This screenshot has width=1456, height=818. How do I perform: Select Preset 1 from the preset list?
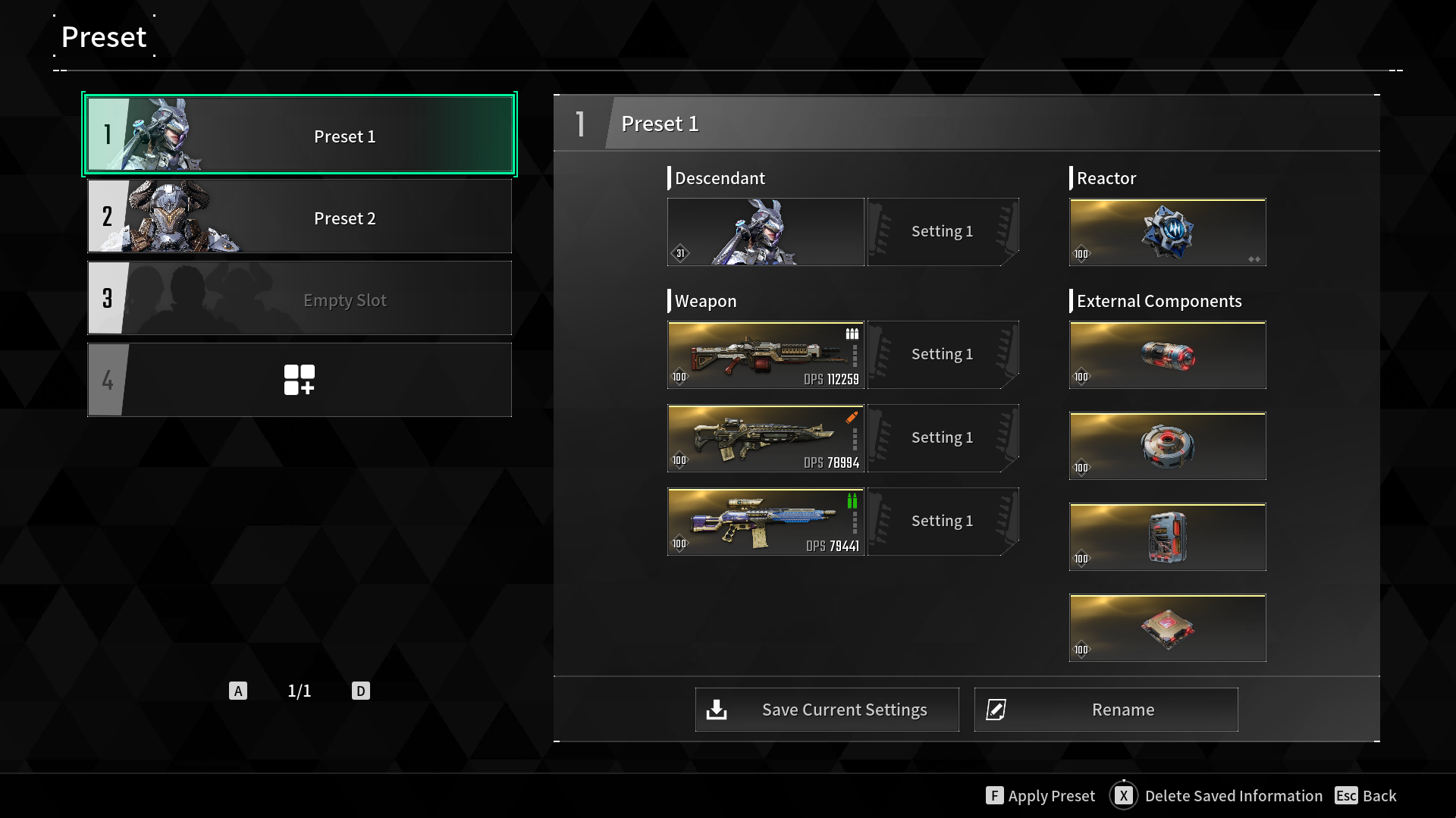(x=300, y=135)
